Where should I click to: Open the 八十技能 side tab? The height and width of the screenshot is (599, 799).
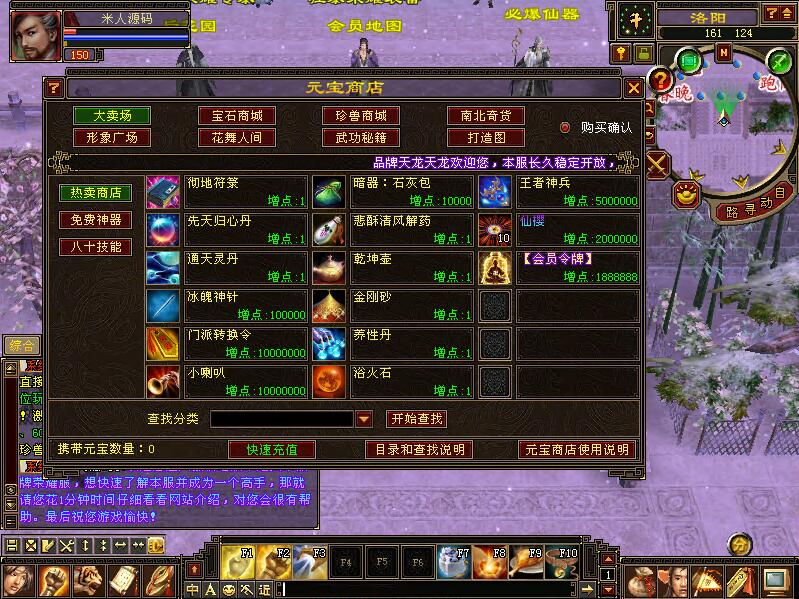click(x=95, y=246)
